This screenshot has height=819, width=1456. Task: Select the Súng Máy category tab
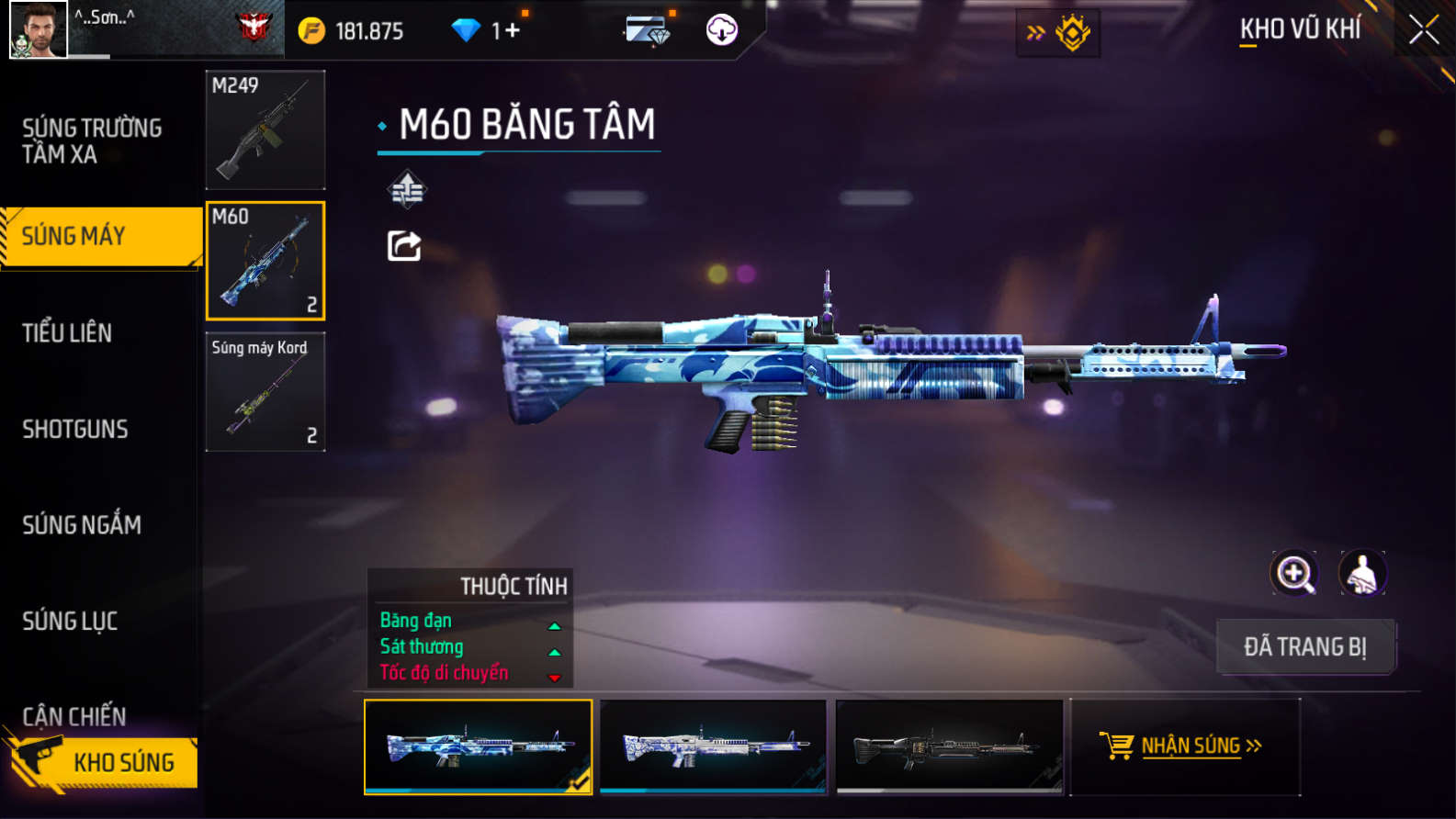[x=101, y=236]
